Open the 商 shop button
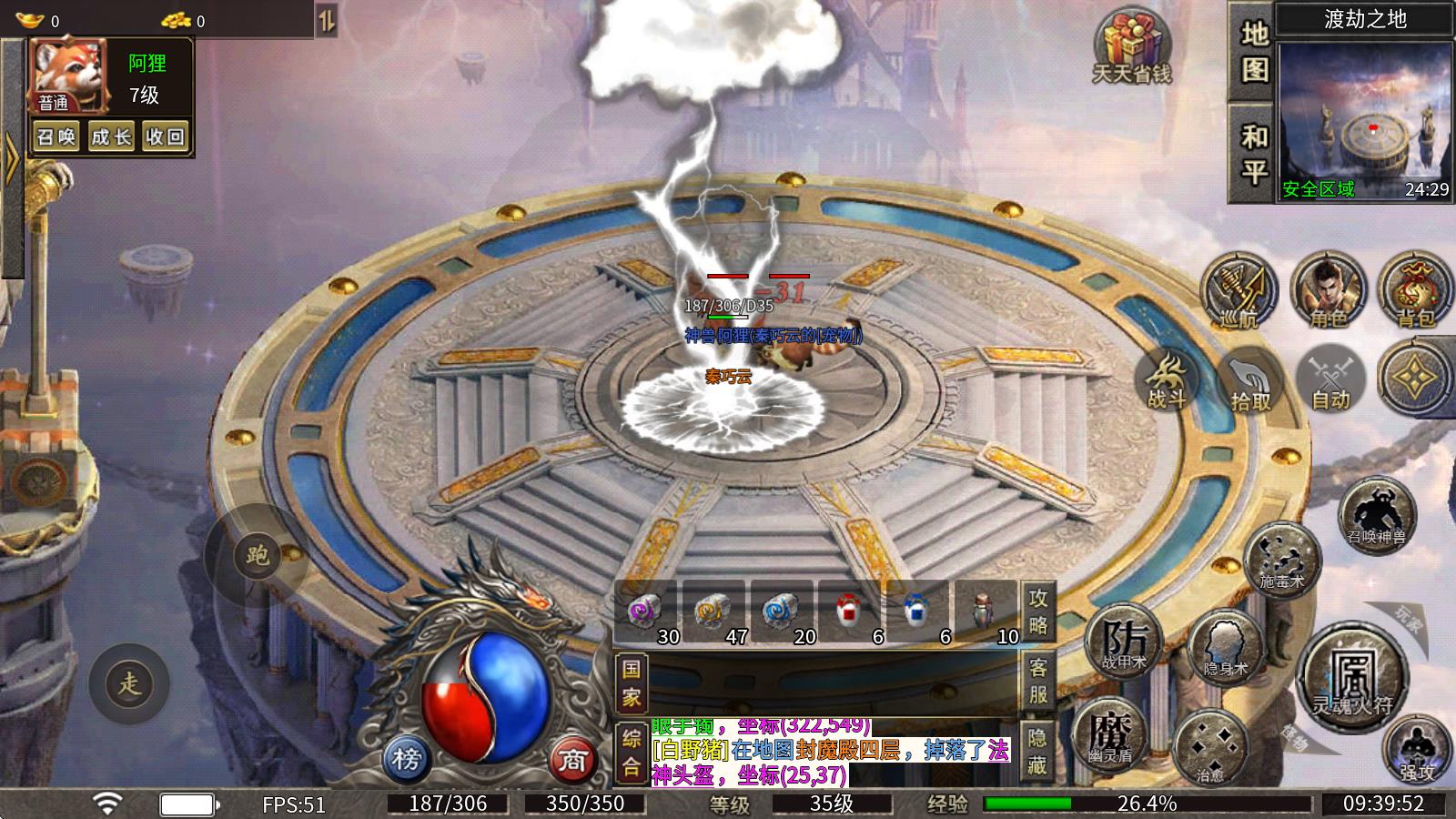Image resolution: width=1456 pixels, height=819 pixels. (x=571, y=759)
